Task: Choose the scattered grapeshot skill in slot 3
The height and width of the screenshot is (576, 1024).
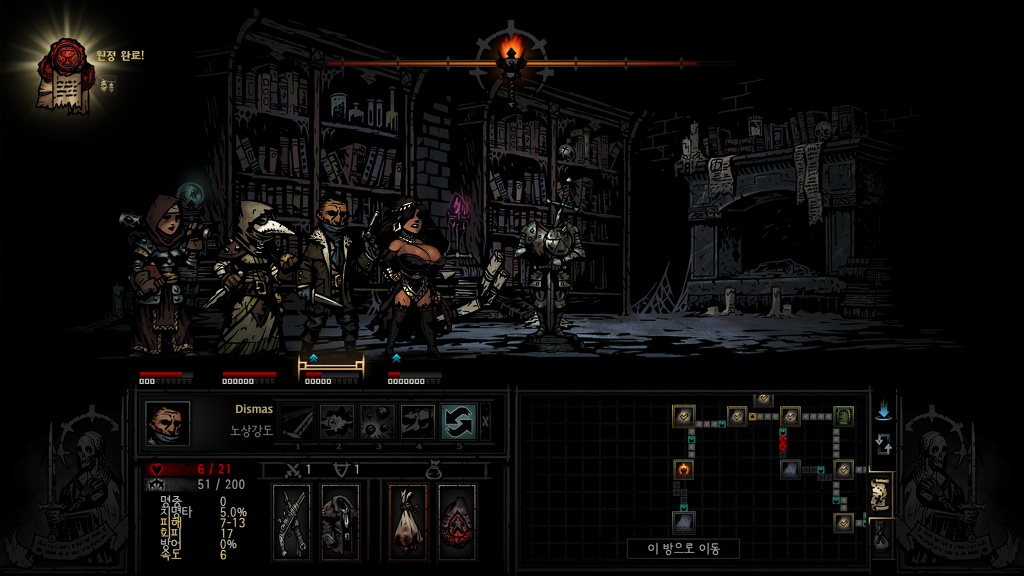Action: tap(377, 422)
